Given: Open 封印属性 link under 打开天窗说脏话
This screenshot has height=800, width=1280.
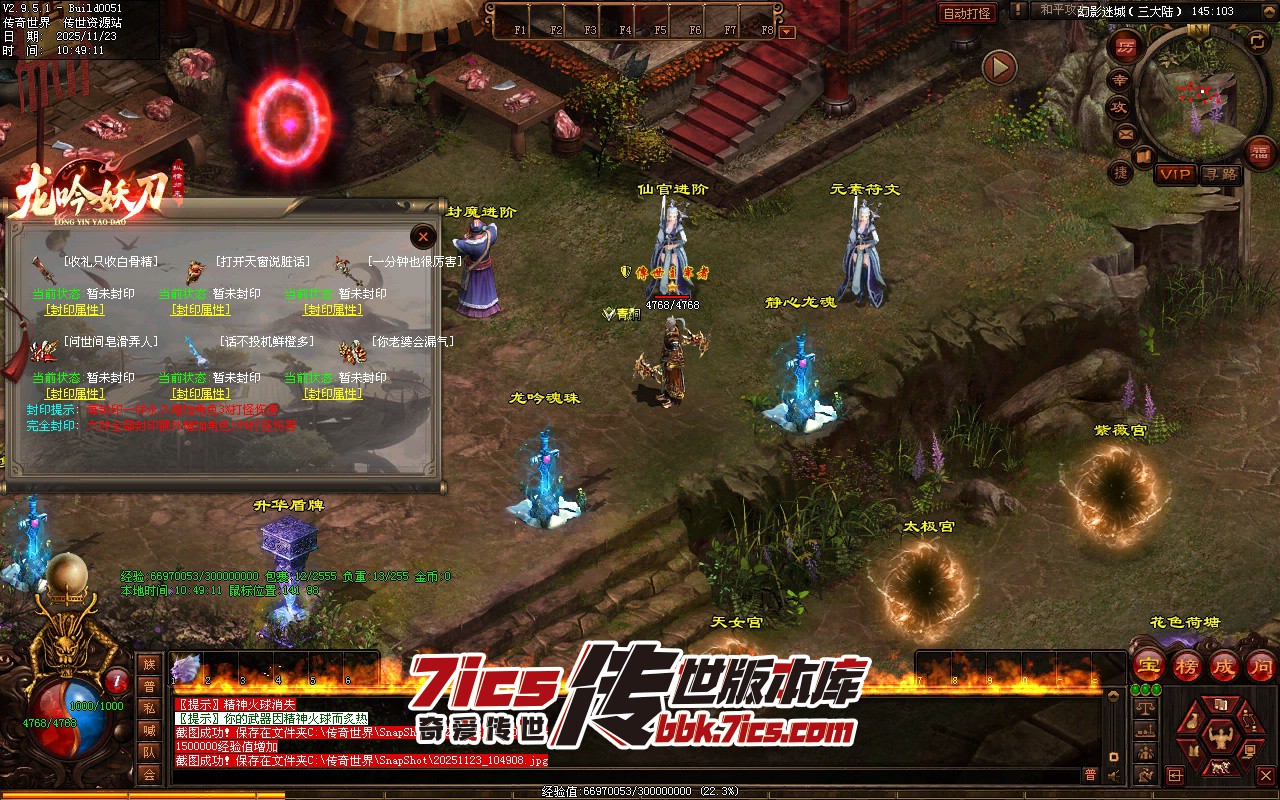Looking at the screenshot, I should [201, 310].
